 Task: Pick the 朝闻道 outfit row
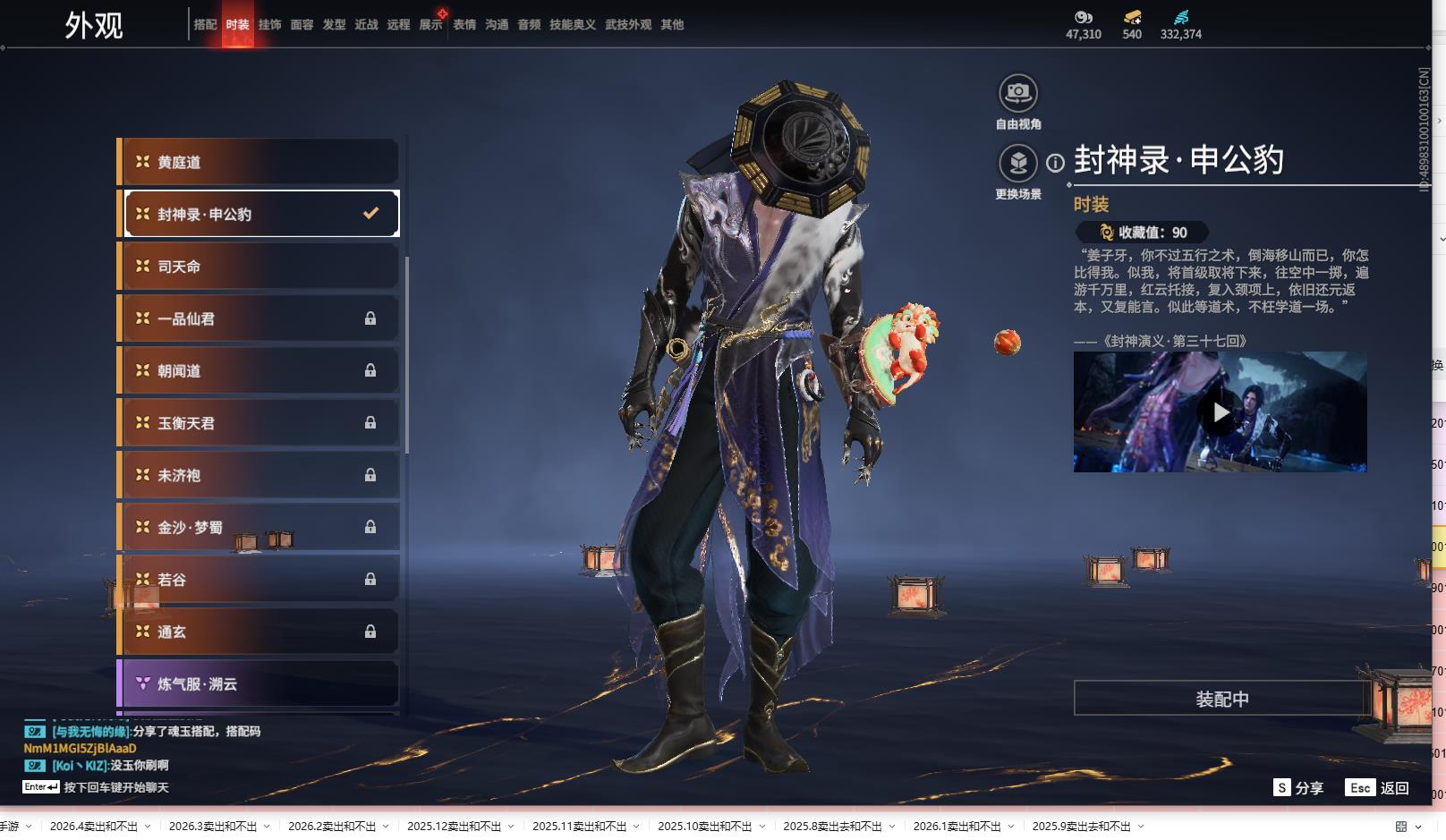coord(259,370)
